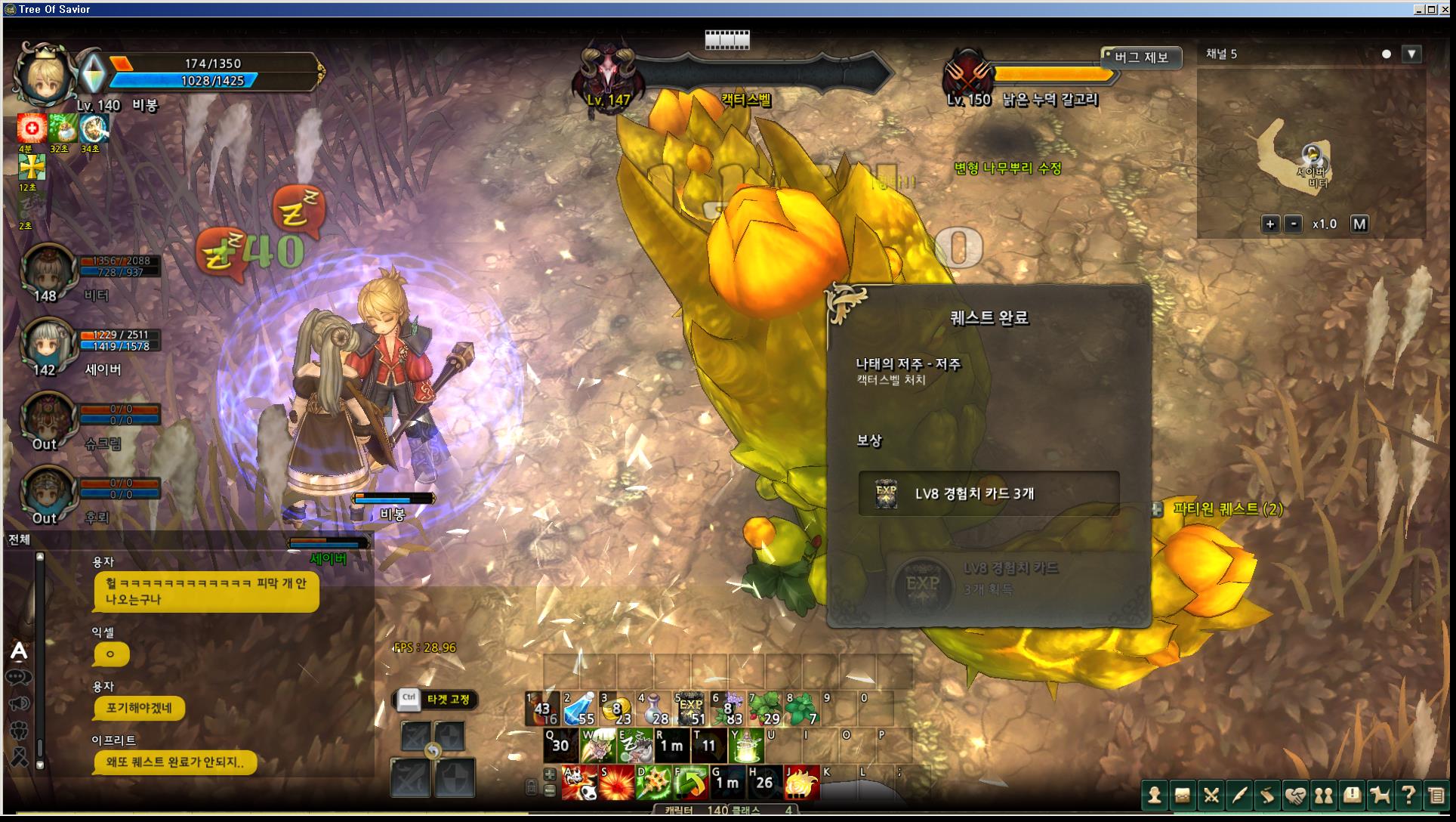Open the character info menu icon
This screenshot has width=1456, height=822.
(1154, 796)
